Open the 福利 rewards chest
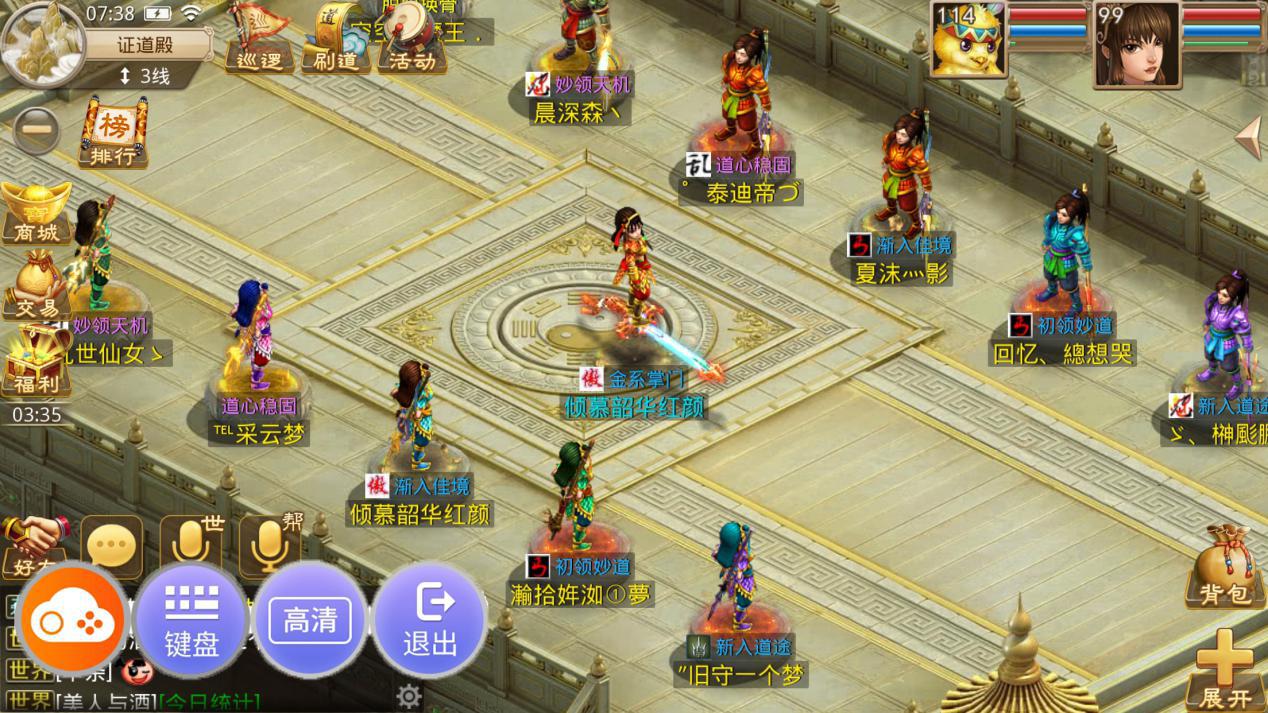 36,363
